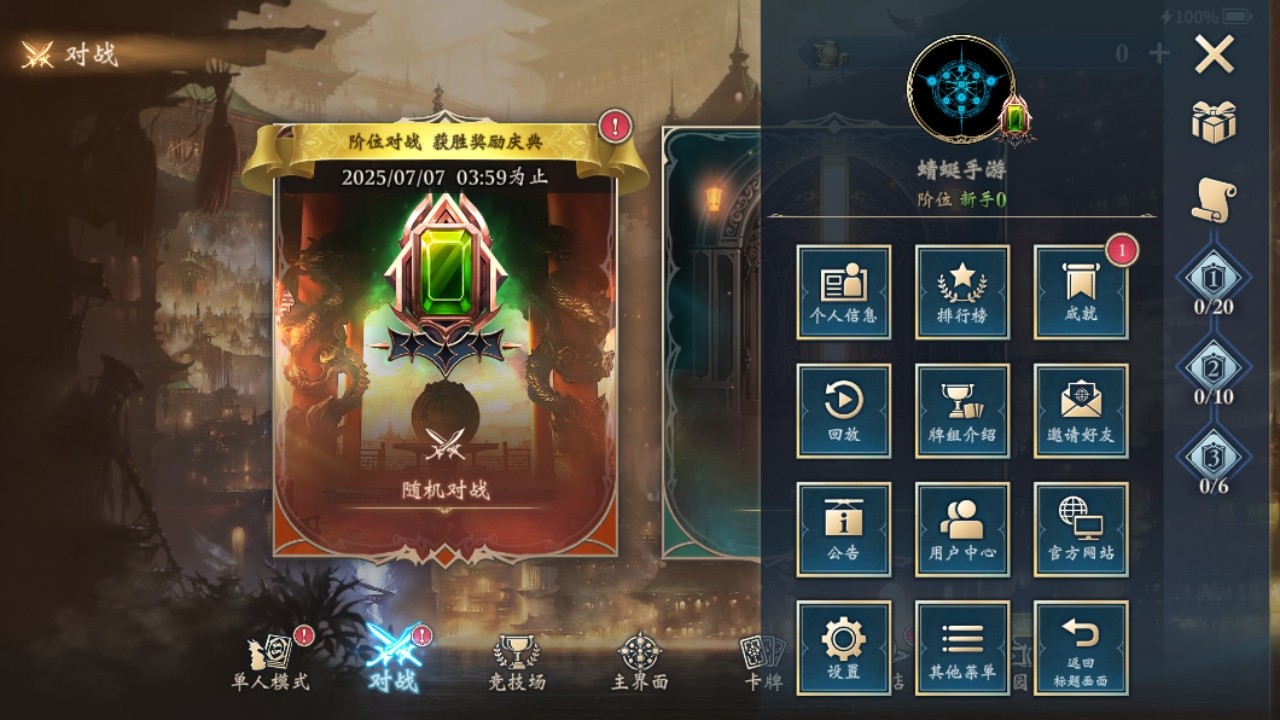This screenshot has height=720, width=1280.
Task: Open the 排行榜 leaderboard
Action: (962, 293)
